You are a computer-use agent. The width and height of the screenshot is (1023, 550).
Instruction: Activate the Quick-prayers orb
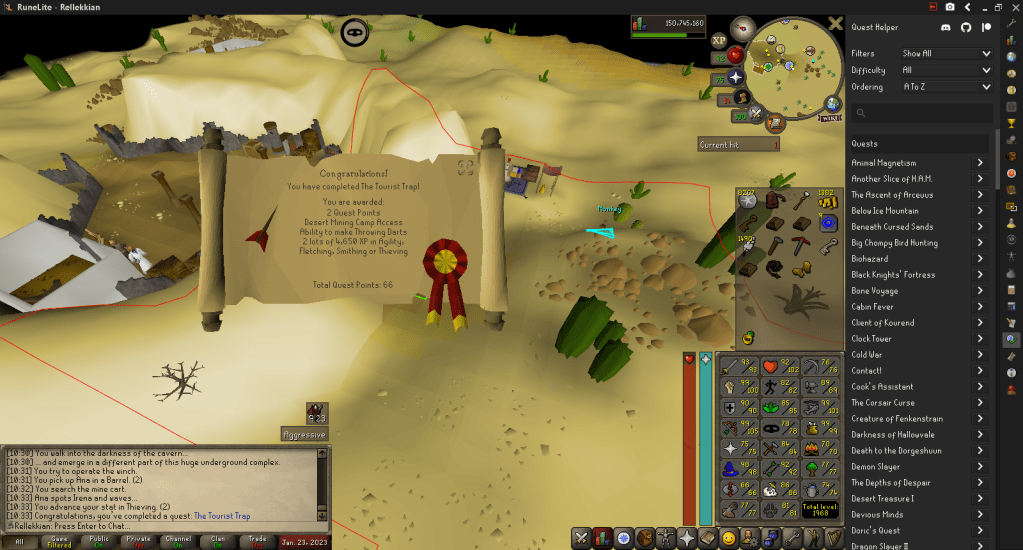736,77
